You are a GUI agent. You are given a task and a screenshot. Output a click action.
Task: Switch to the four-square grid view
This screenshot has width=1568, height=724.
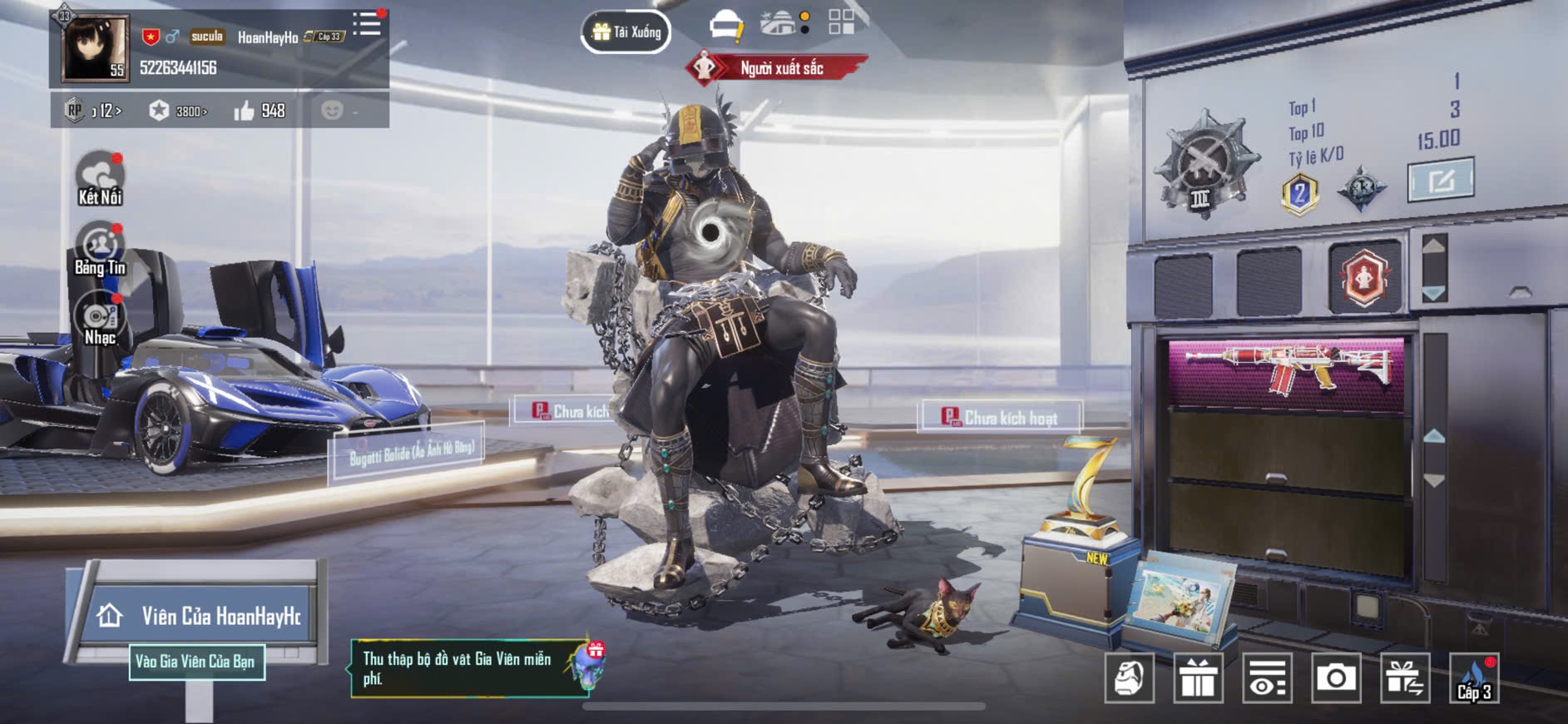(841, 22)
